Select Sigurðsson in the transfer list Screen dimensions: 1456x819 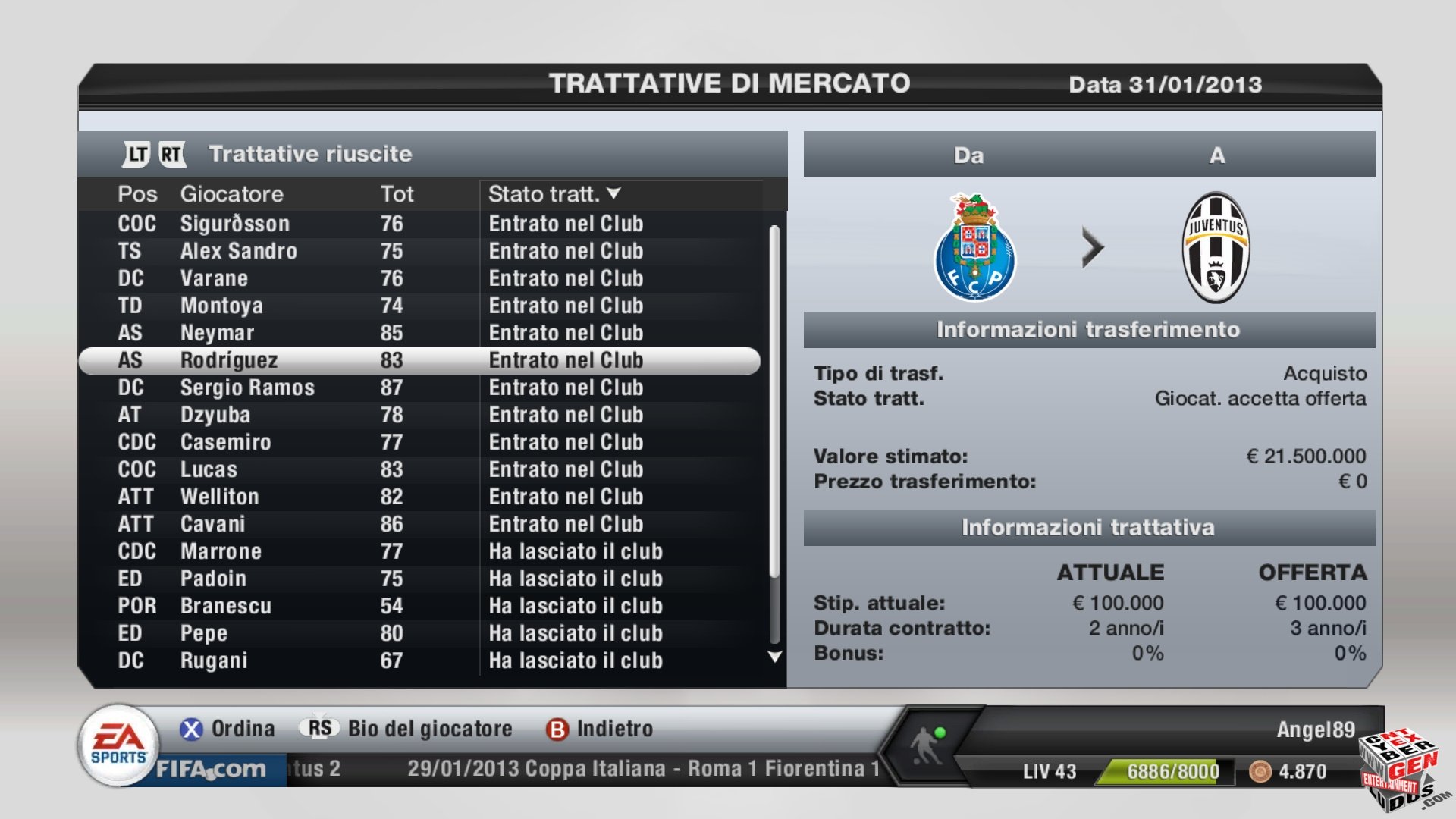point(235,224)
